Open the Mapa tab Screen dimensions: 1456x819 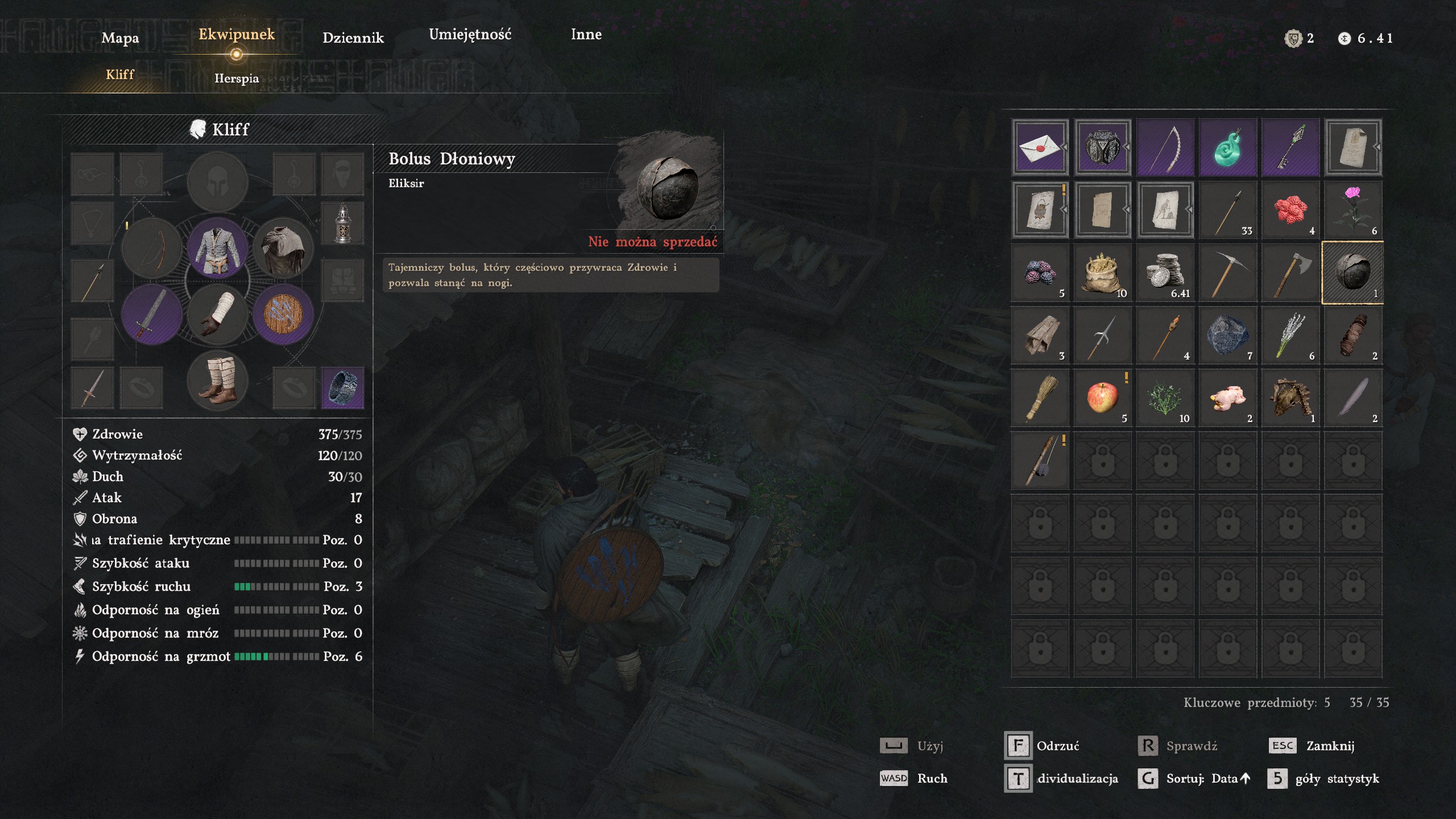click(120, 38)
